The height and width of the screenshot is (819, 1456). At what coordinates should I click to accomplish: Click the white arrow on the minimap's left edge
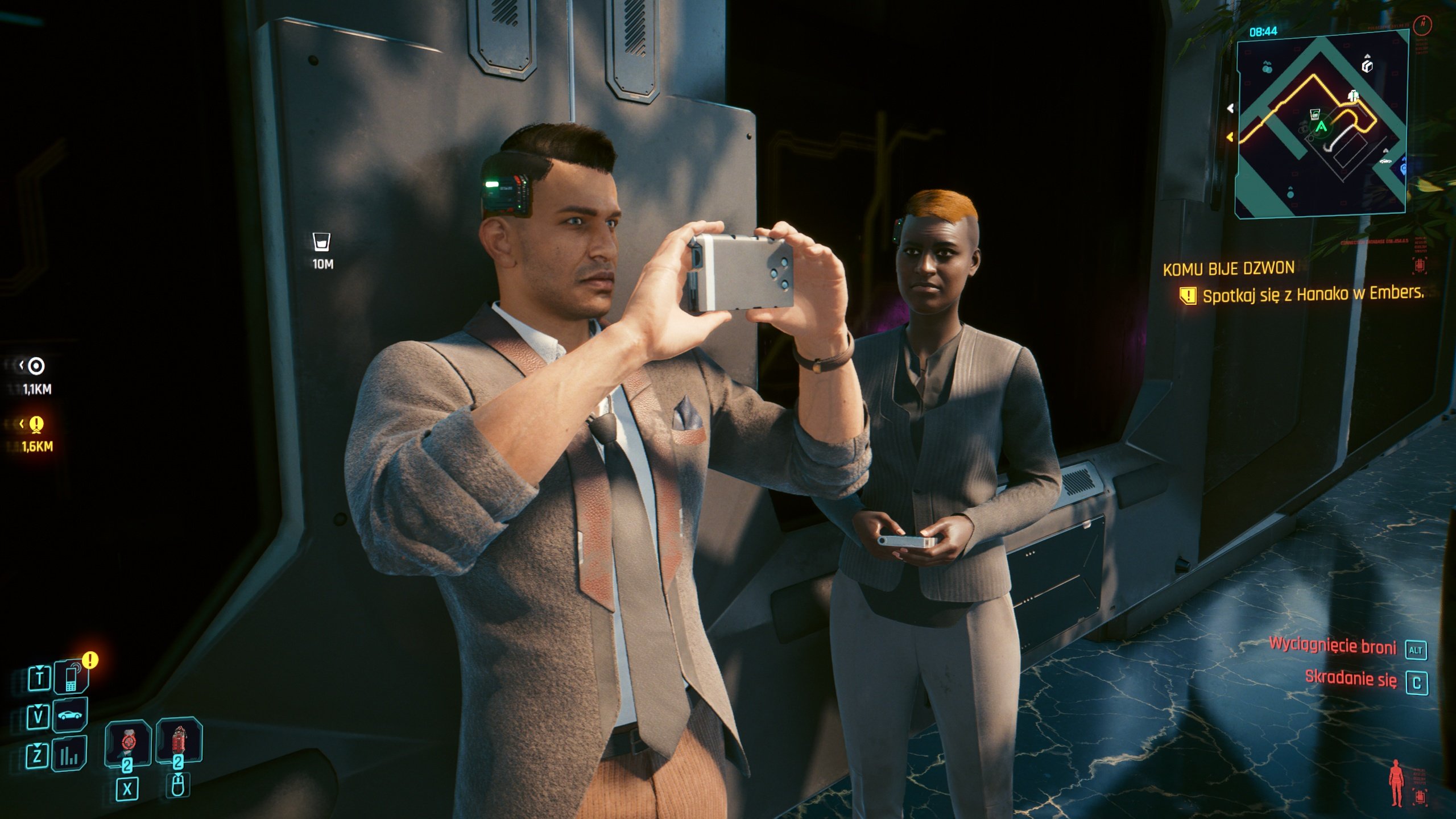[1230, 107]
